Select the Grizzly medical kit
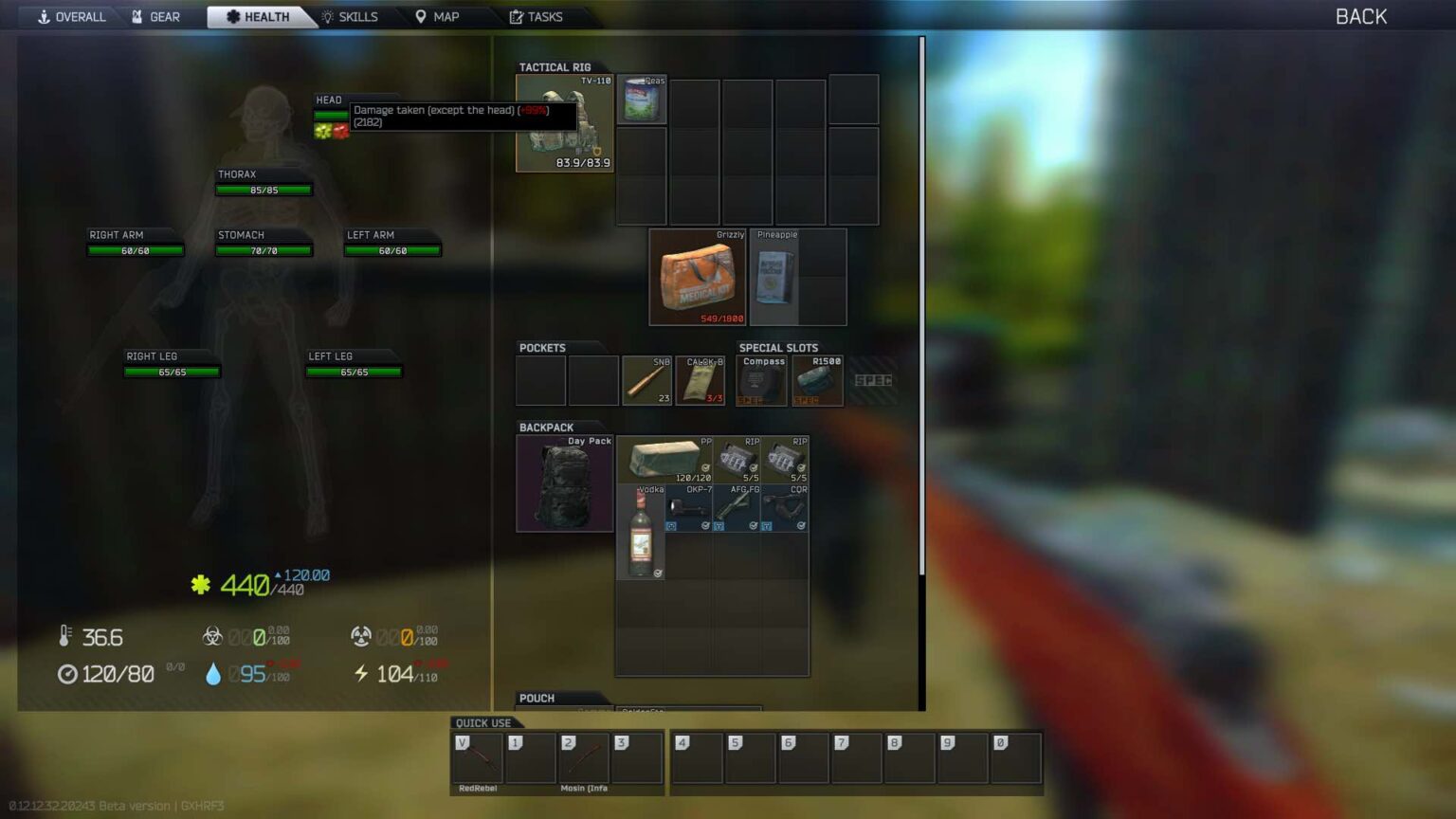The width and height of the screenshot is (1456, 819). point(695,278)
